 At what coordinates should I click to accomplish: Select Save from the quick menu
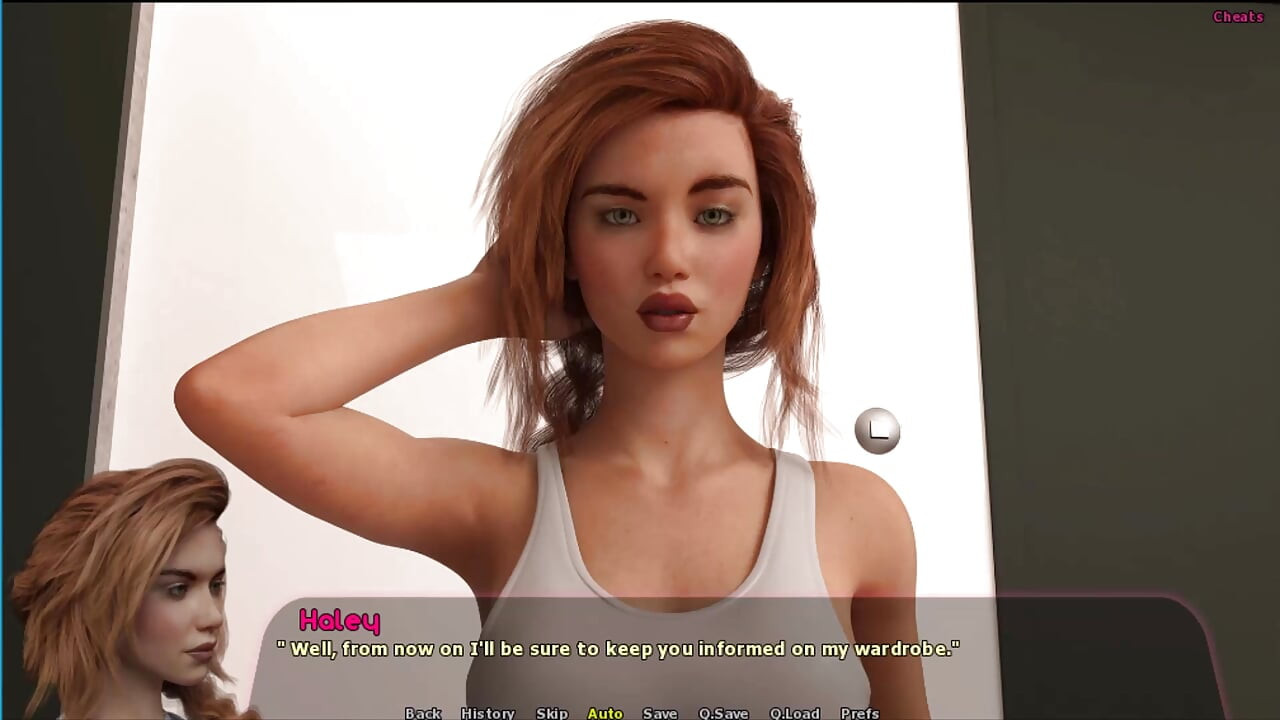pyautogui.click(x=659, y=714)
